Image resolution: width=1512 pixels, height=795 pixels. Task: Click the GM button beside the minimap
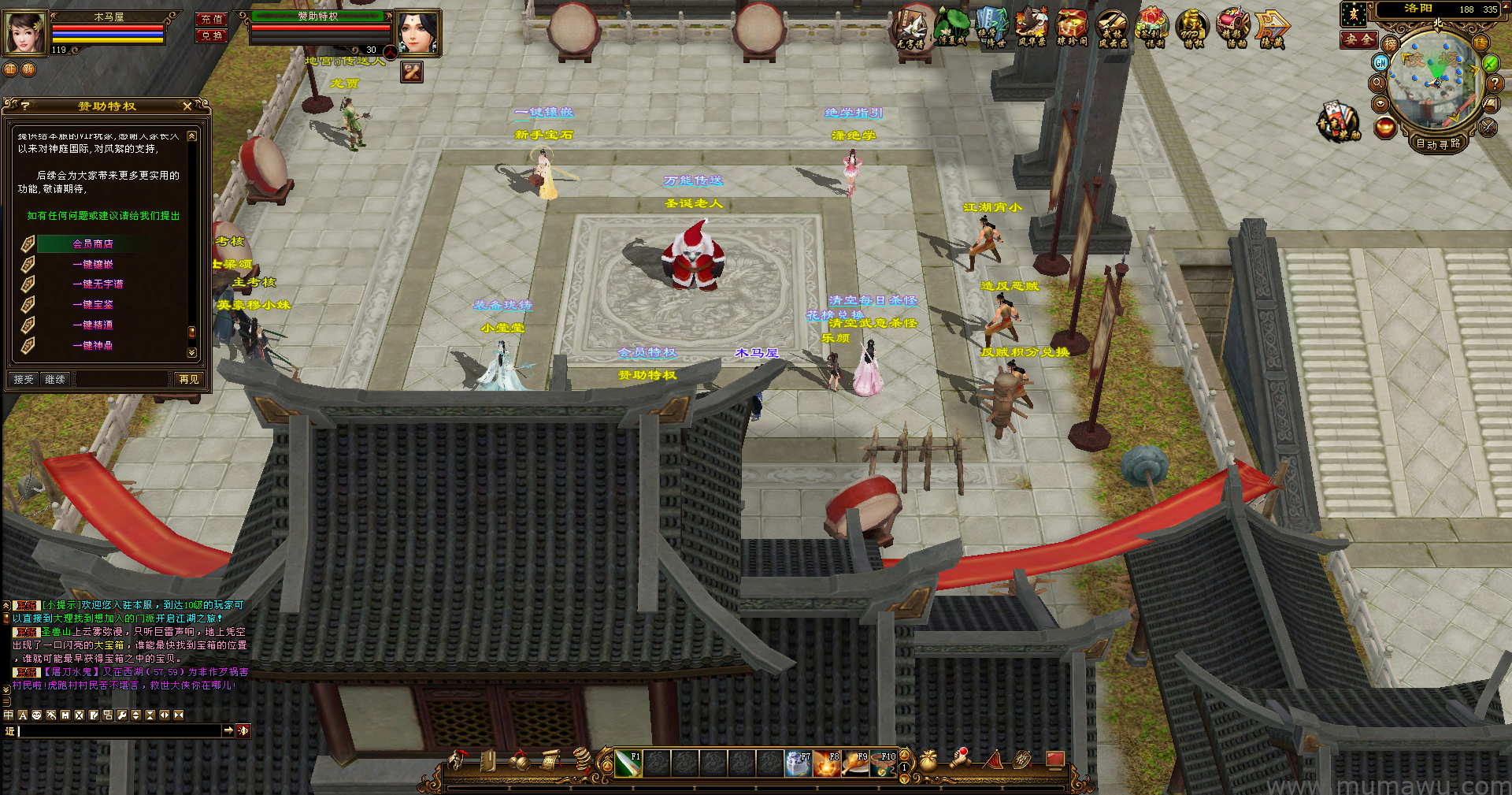click(1380, 62)
